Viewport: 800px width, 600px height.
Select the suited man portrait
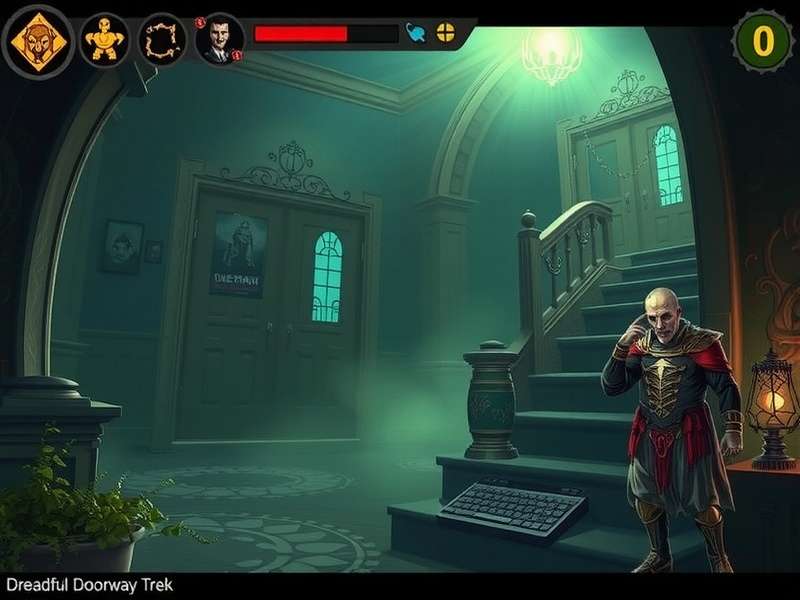tap(219, 40)
